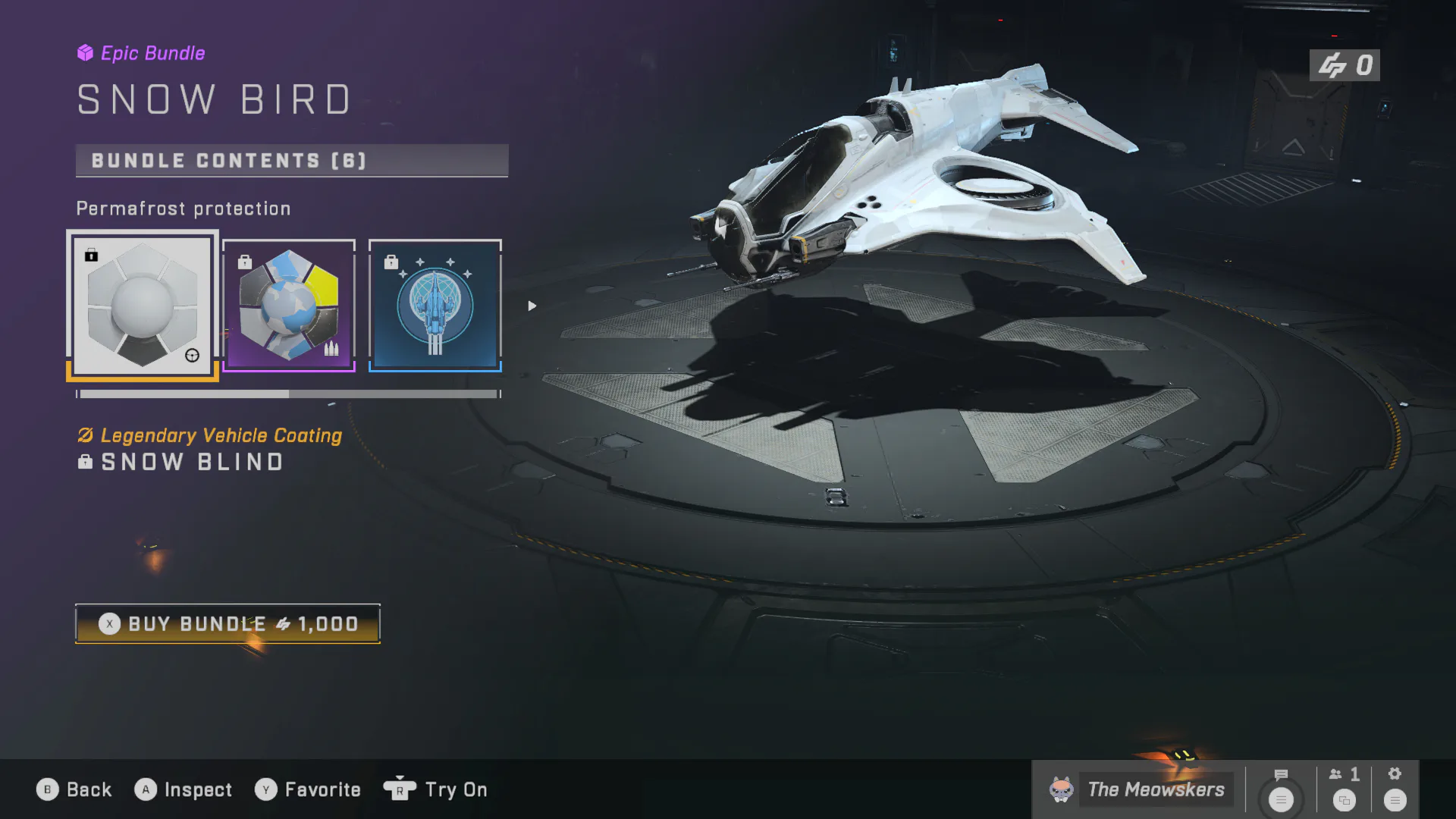Select the Snow Blind white vehicle coating
The height and width of the screenshot is (819, 1456).
(x=143, y=305)
